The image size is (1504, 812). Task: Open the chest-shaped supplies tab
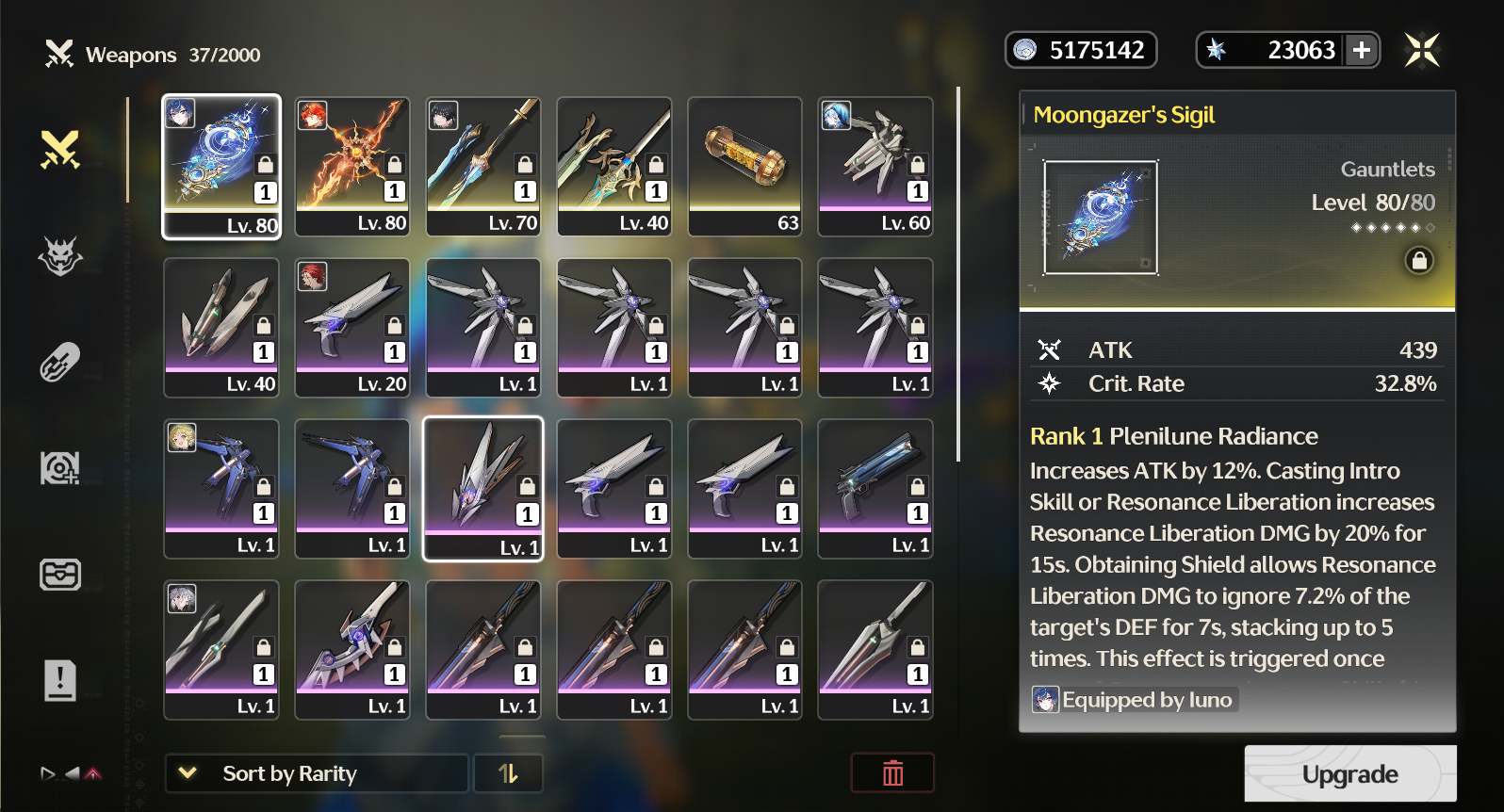click(60, 574)
